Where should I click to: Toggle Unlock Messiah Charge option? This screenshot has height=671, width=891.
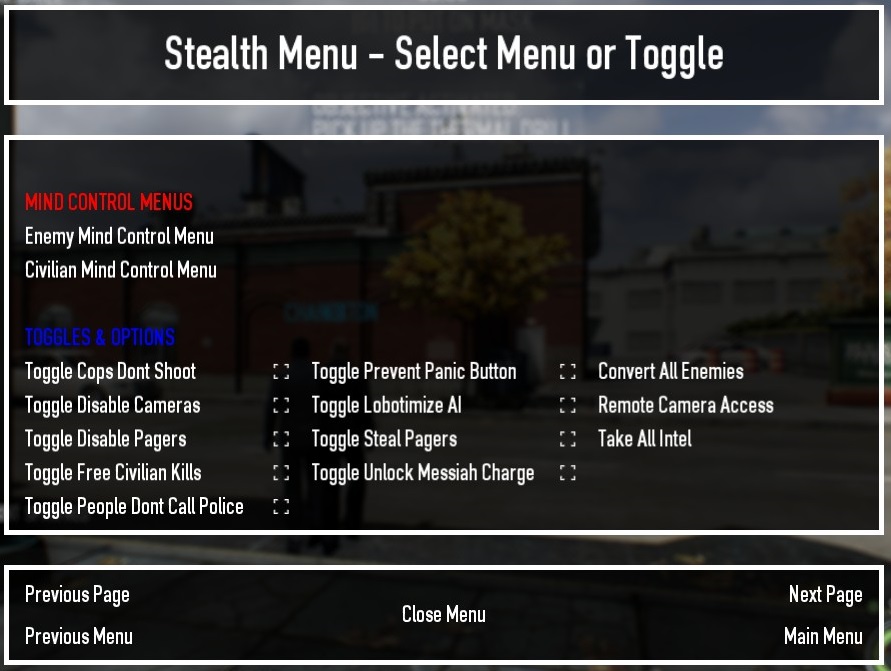[422, 473]
